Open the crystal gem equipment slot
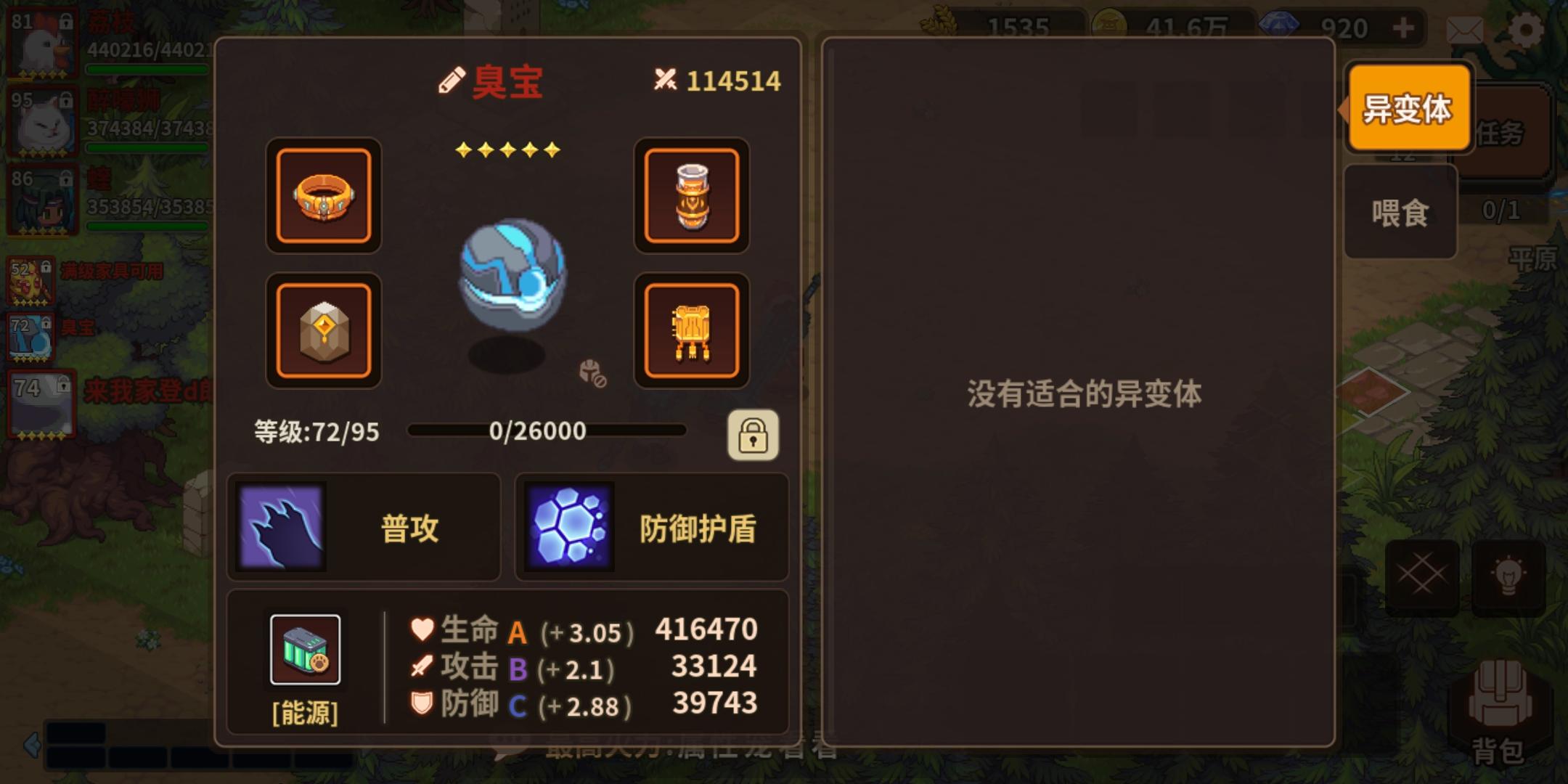1568x784 pixels. coord(324,331)
